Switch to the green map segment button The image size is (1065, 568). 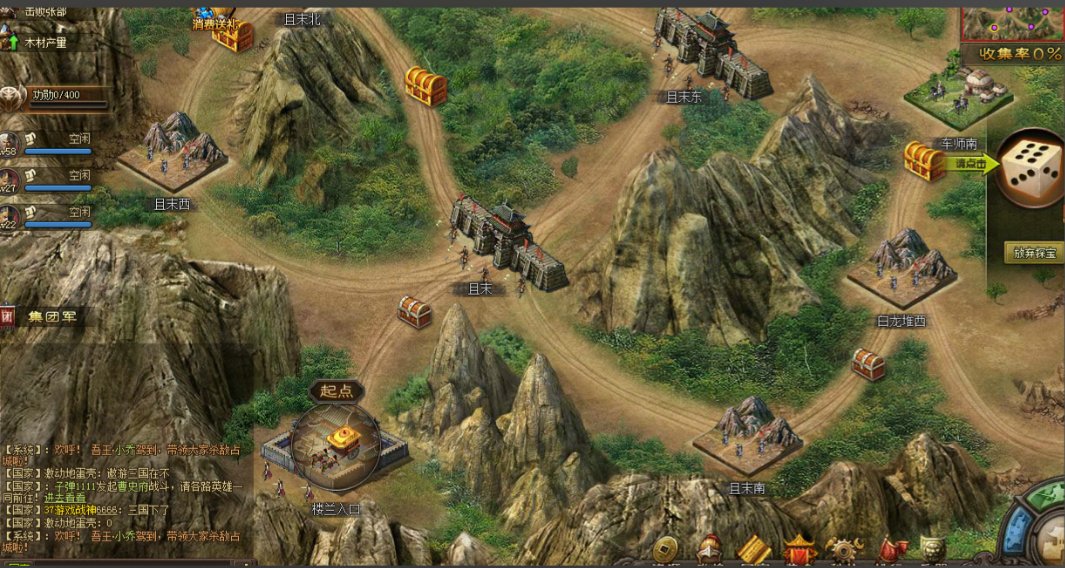pos(1044,494)
